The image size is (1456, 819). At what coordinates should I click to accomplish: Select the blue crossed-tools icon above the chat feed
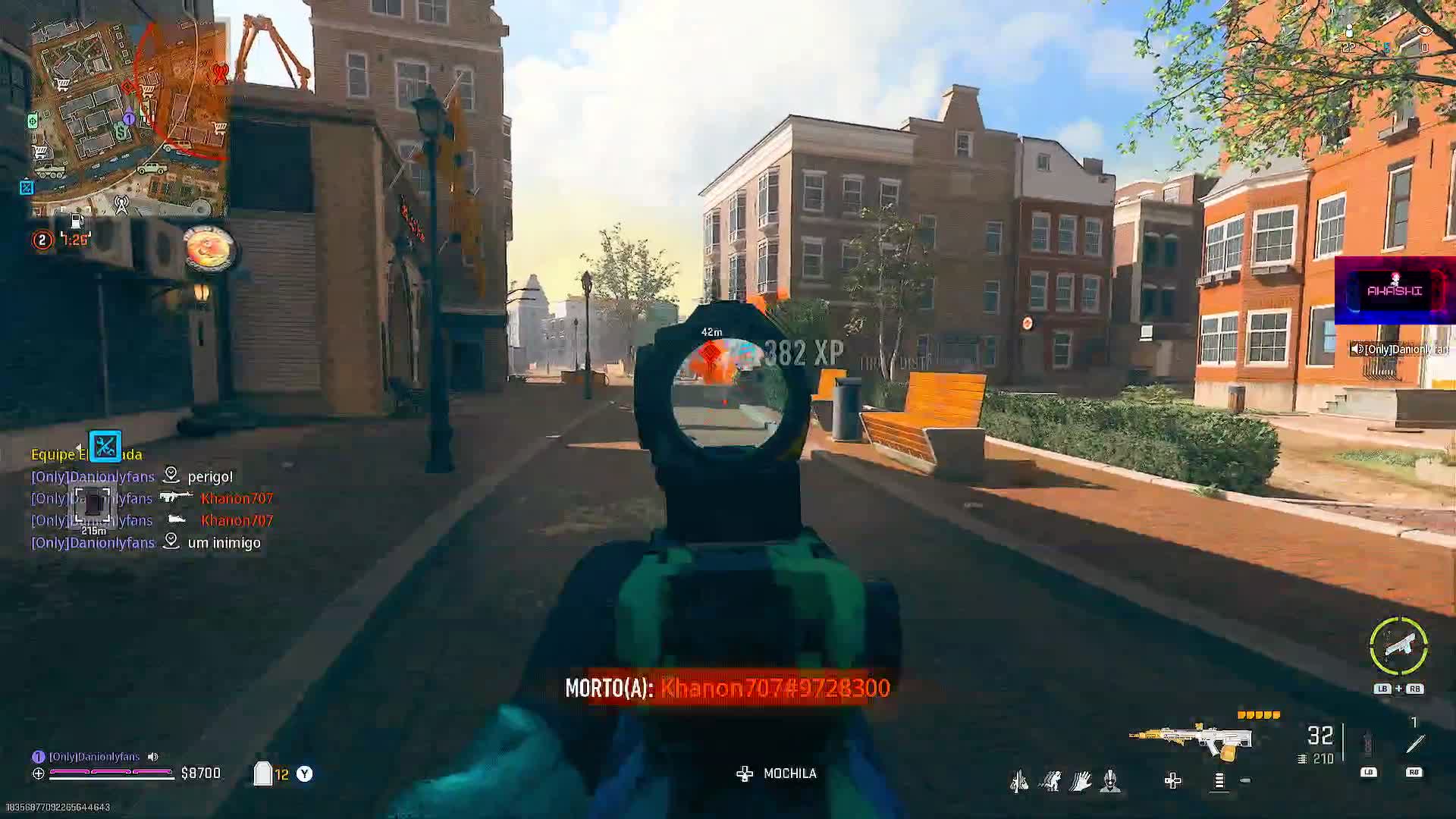tap(105, 446)
